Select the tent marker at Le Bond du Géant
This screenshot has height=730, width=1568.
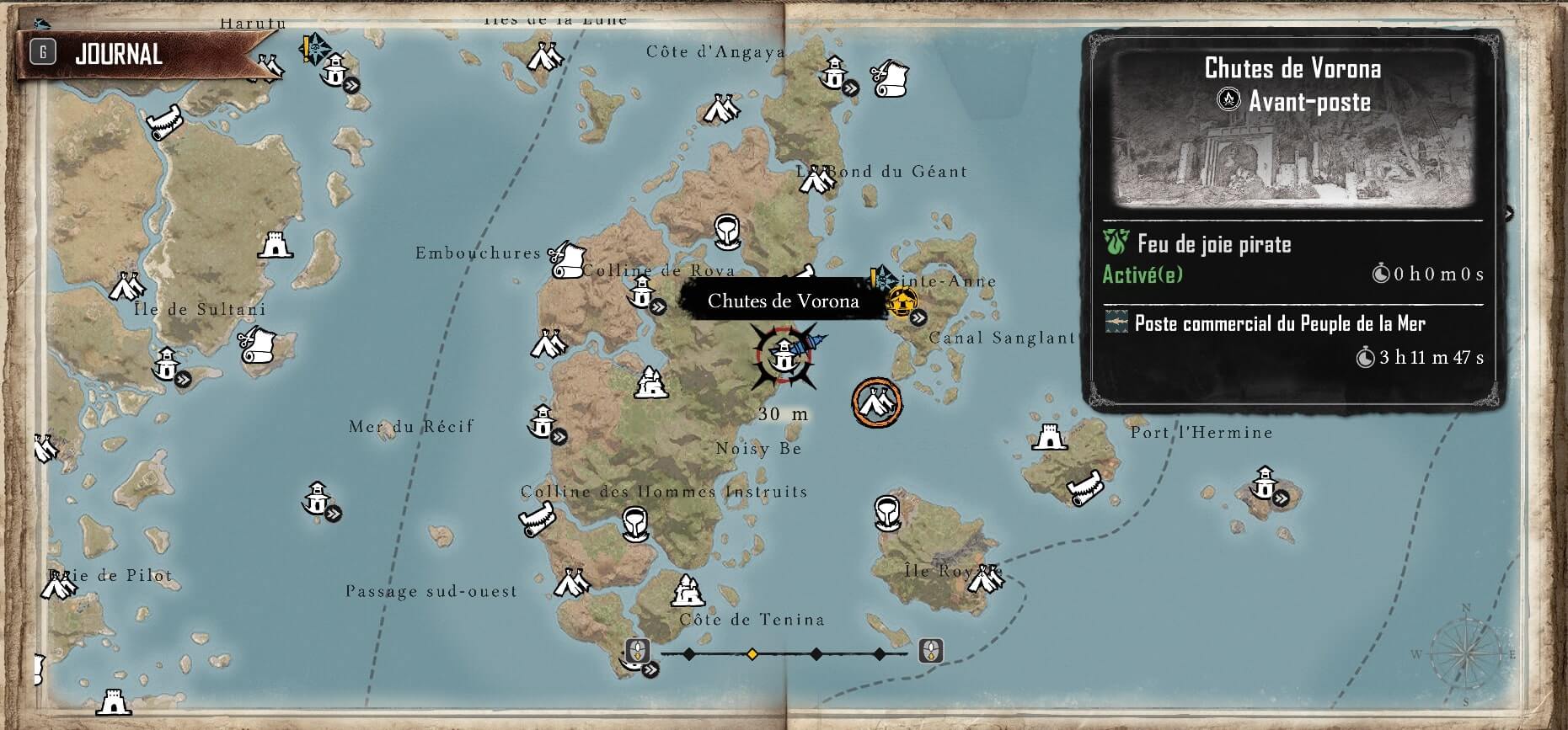point(815,179)
